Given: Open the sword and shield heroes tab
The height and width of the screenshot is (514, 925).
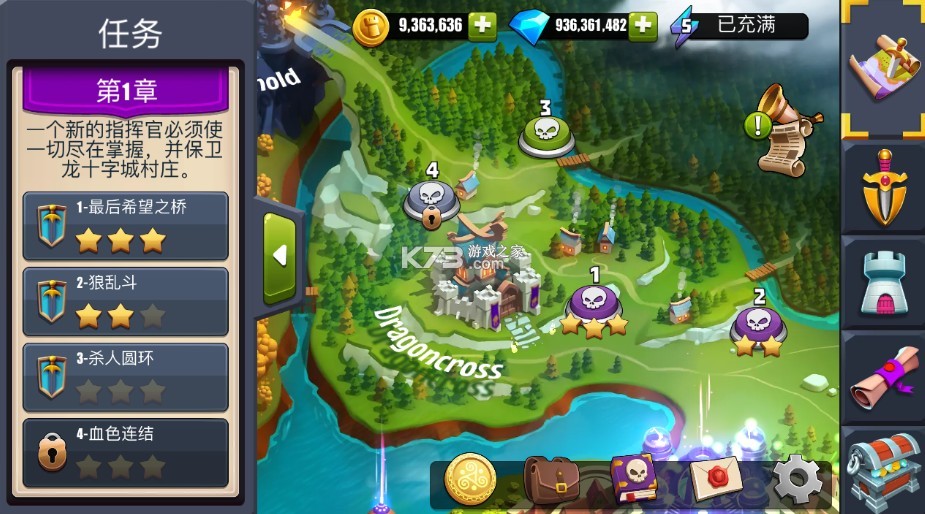Looking at the screenshot, I should coord(883,185).
